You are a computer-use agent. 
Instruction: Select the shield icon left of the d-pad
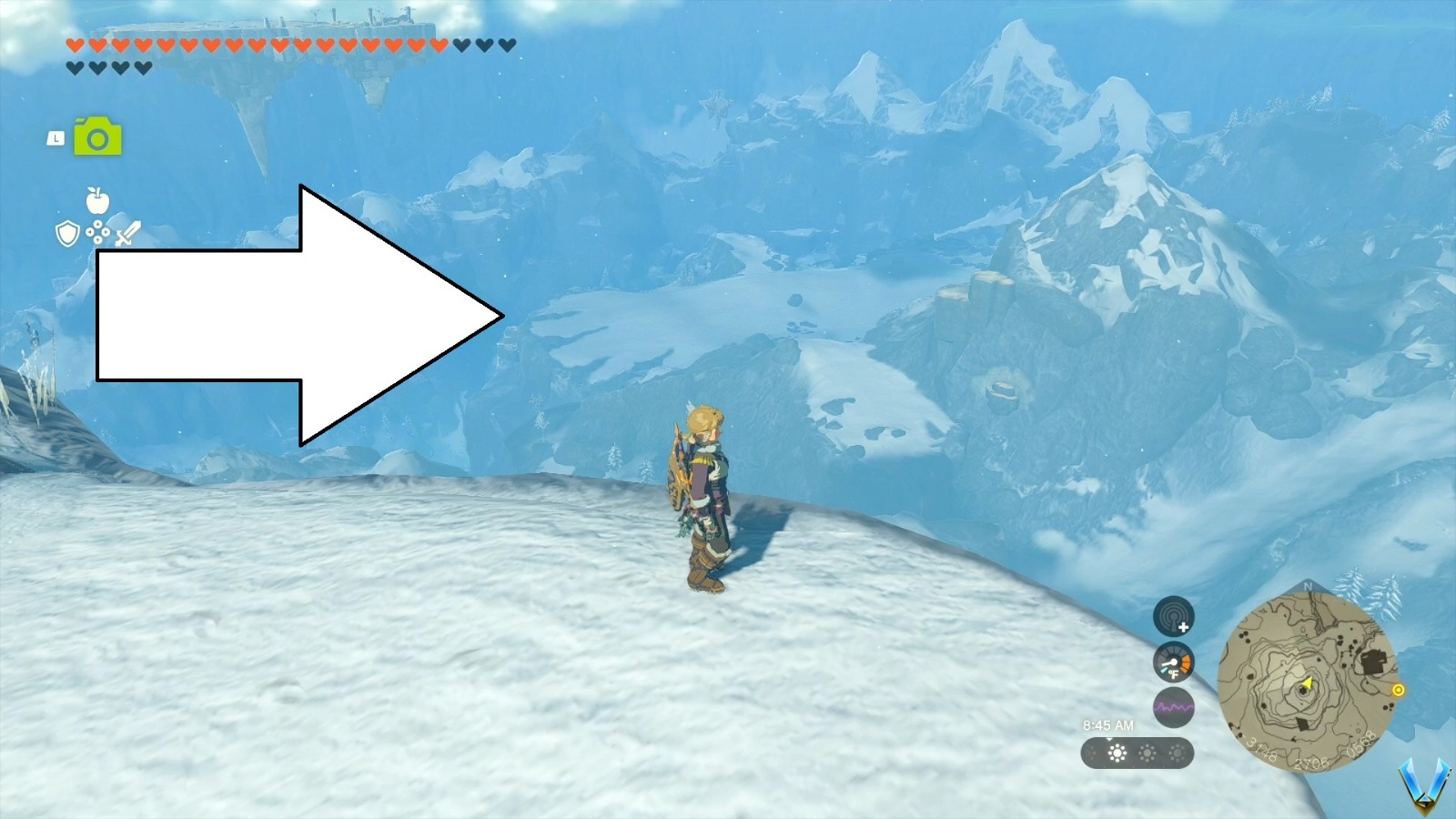point(67,232)
